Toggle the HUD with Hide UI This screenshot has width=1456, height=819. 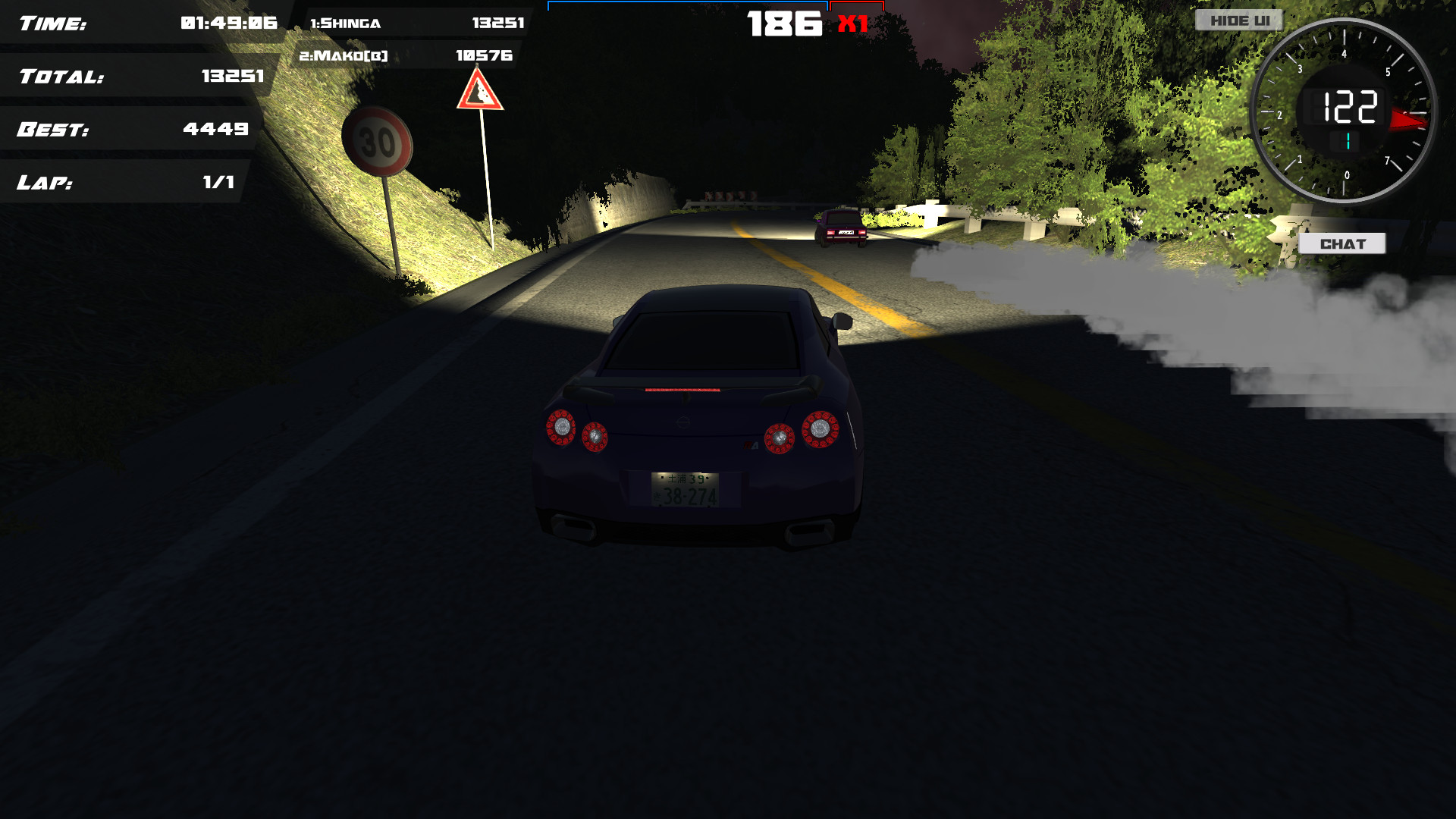(x=1238, y=20)
